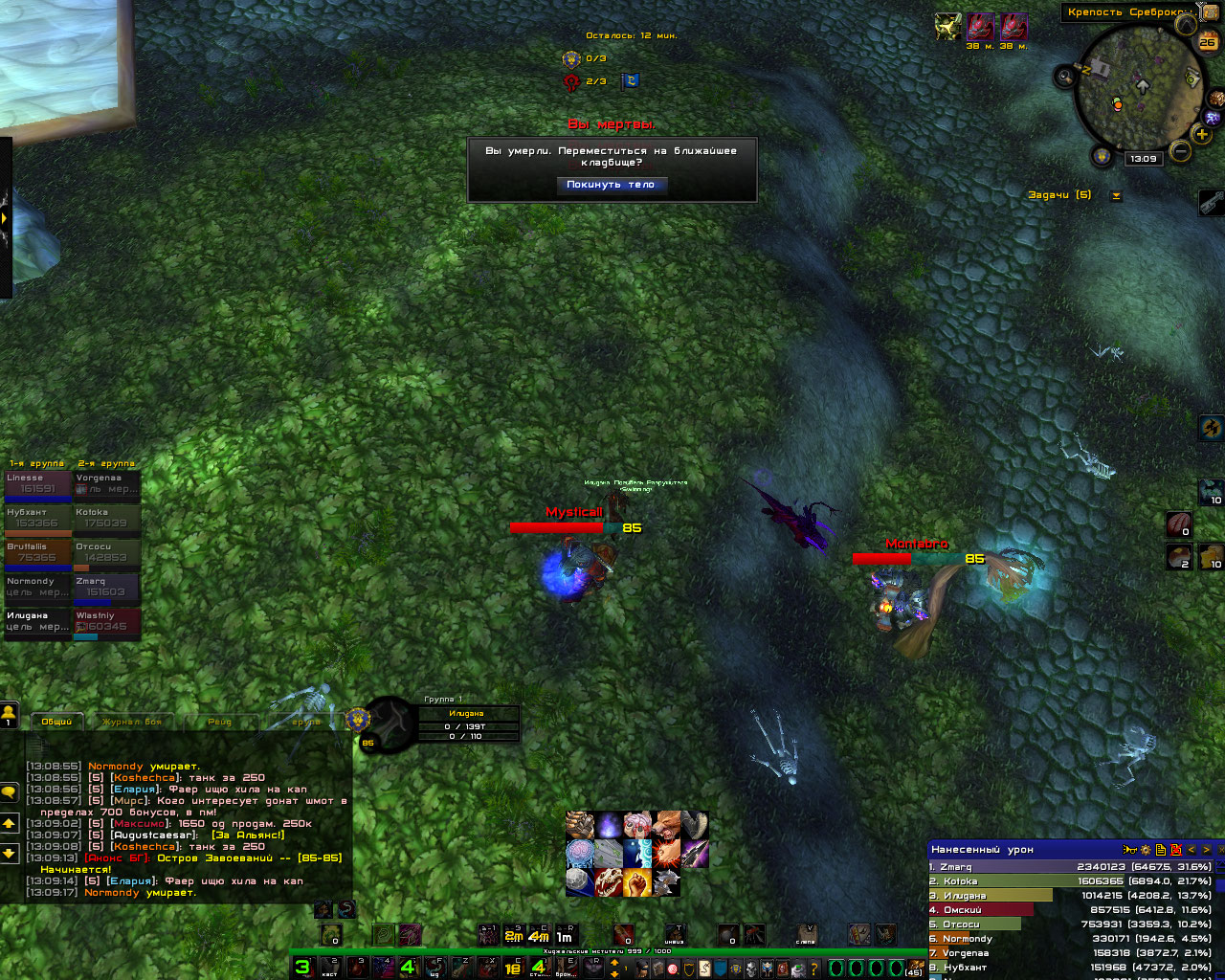This screenshot has height=980, width=1225.
Task: Use the brain ability icon
Action: pos(580,853)
